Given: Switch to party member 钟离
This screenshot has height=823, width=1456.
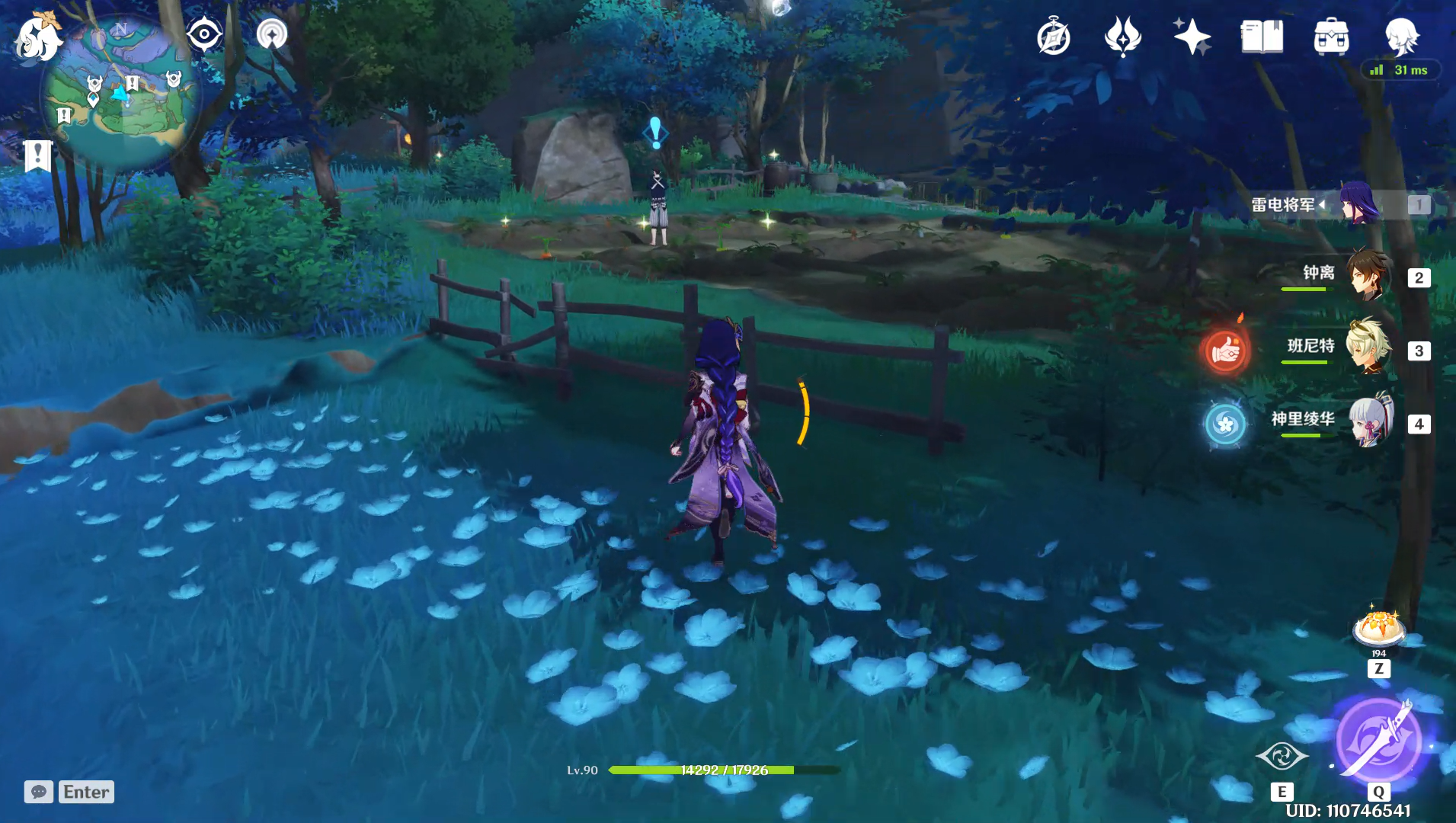Looking at the screenshot, I should 1368,276.
